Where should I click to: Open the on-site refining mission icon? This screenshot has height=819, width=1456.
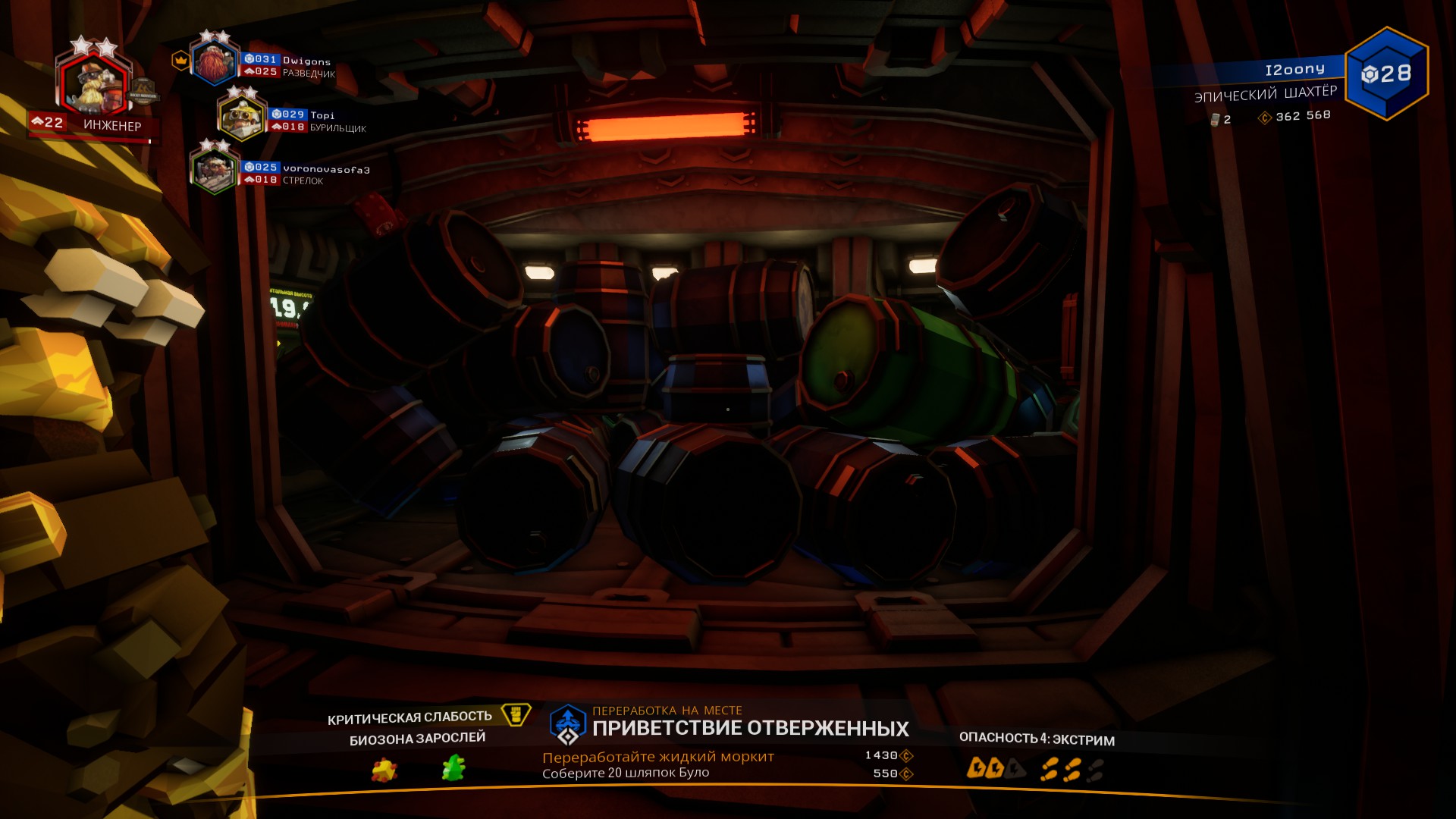568,724
